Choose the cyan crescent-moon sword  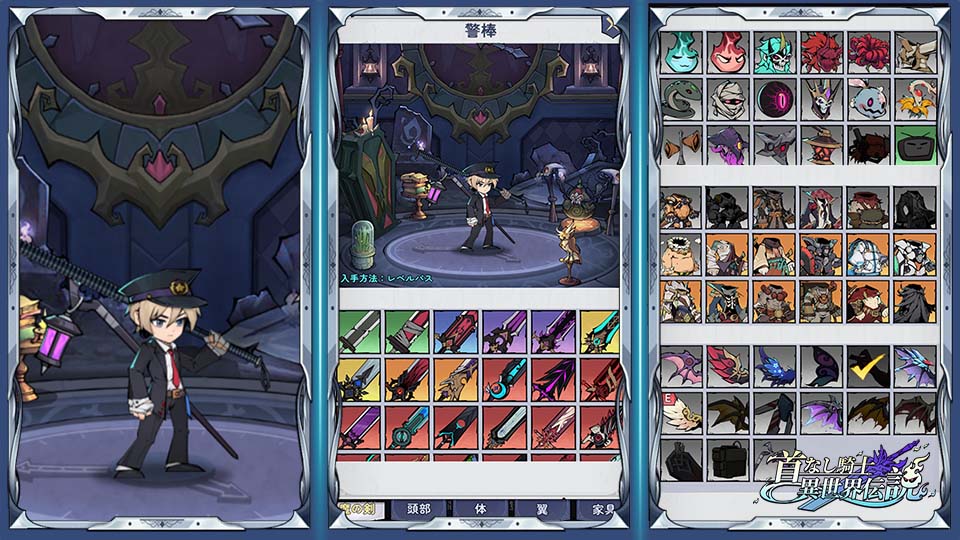pos(505,380)
